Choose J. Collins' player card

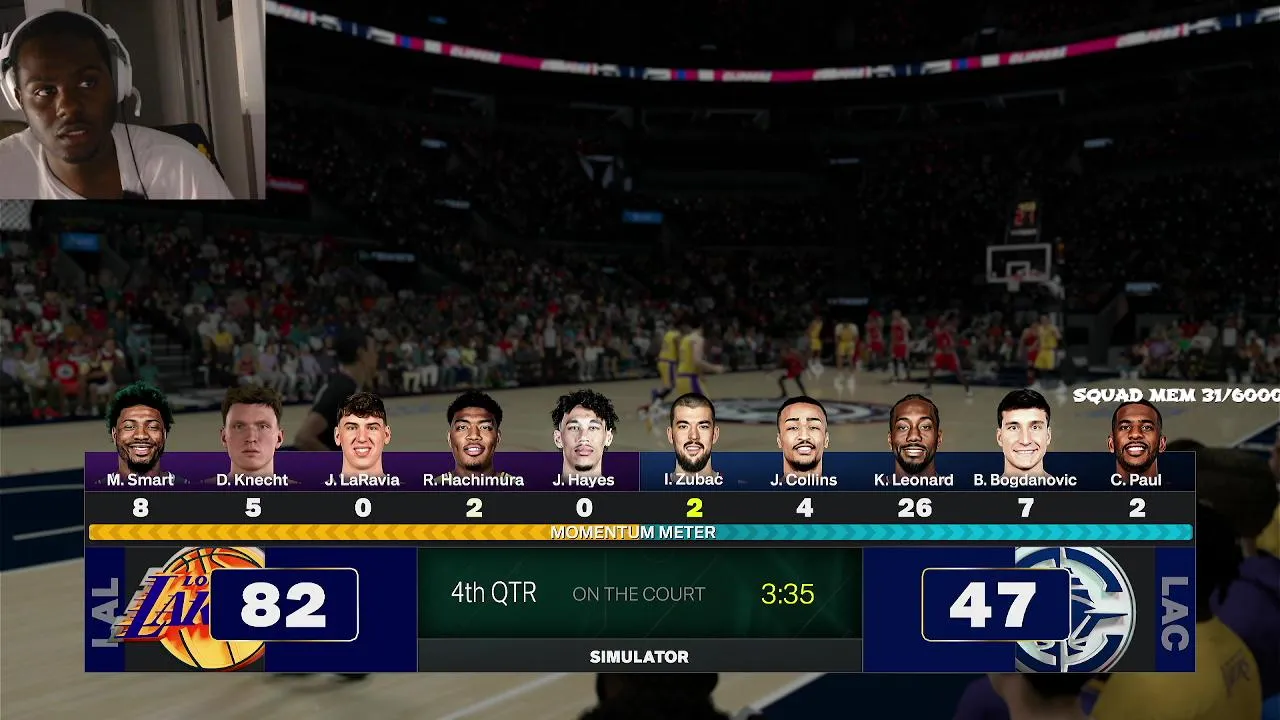pyautogui.click(x=804, y=435)
